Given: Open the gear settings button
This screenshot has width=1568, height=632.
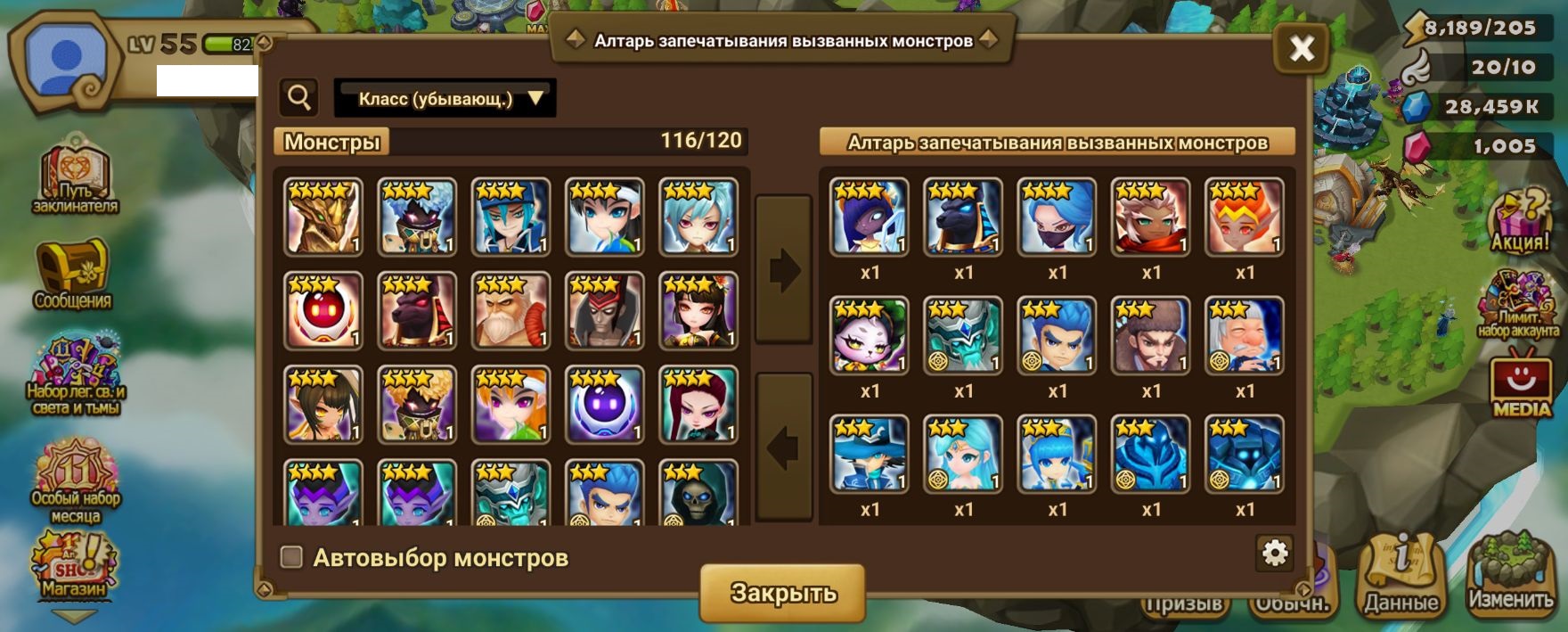Looking at the screenshot, I should tap(1275, 553).
